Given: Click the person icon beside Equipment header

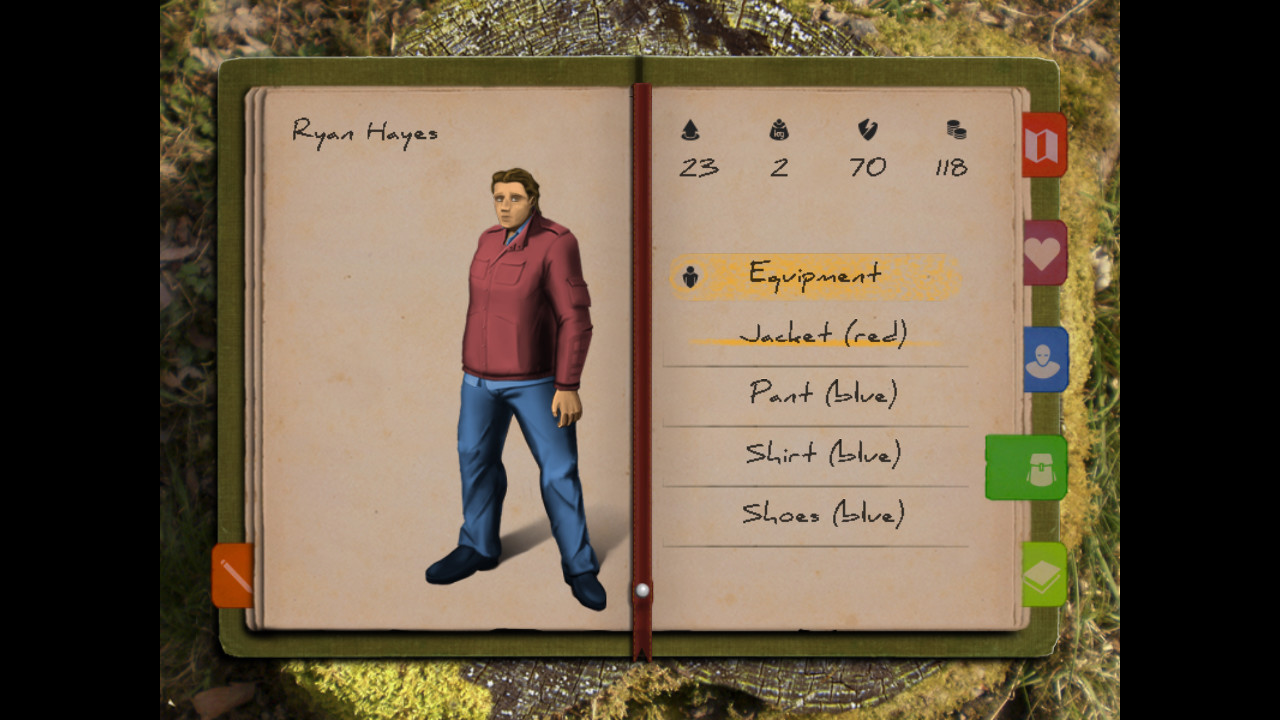Looking at the screenshot, I should pos(690,275).
